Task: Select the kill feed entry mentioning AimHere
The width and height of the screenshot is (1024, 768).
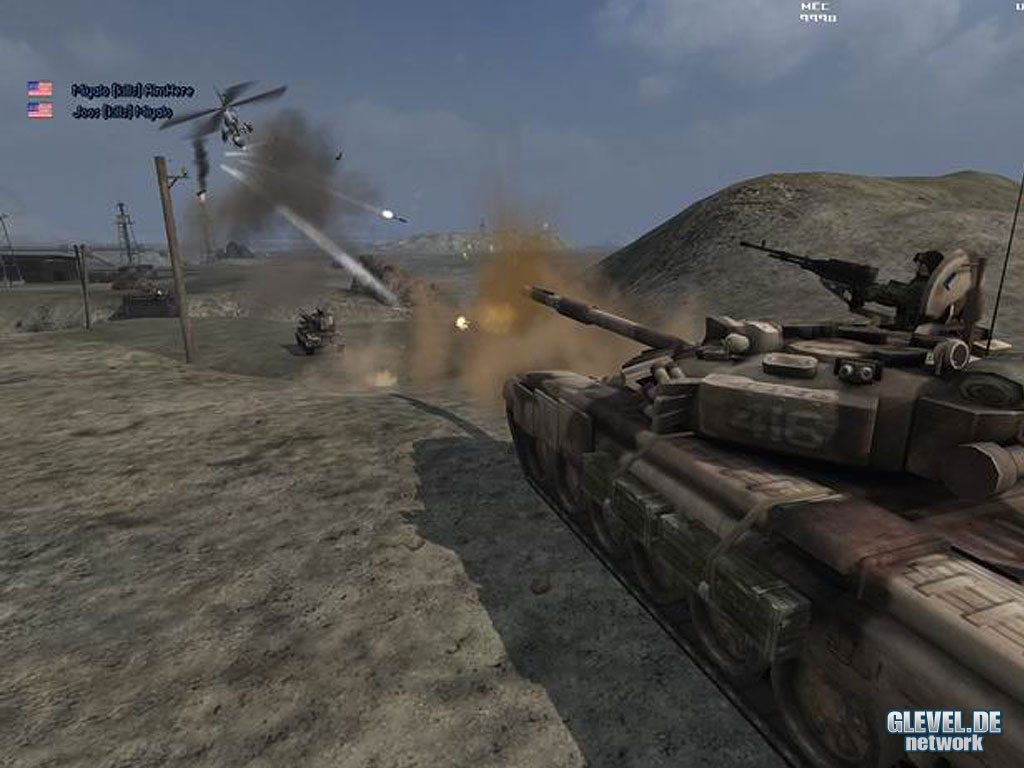Action: point(132,90)
